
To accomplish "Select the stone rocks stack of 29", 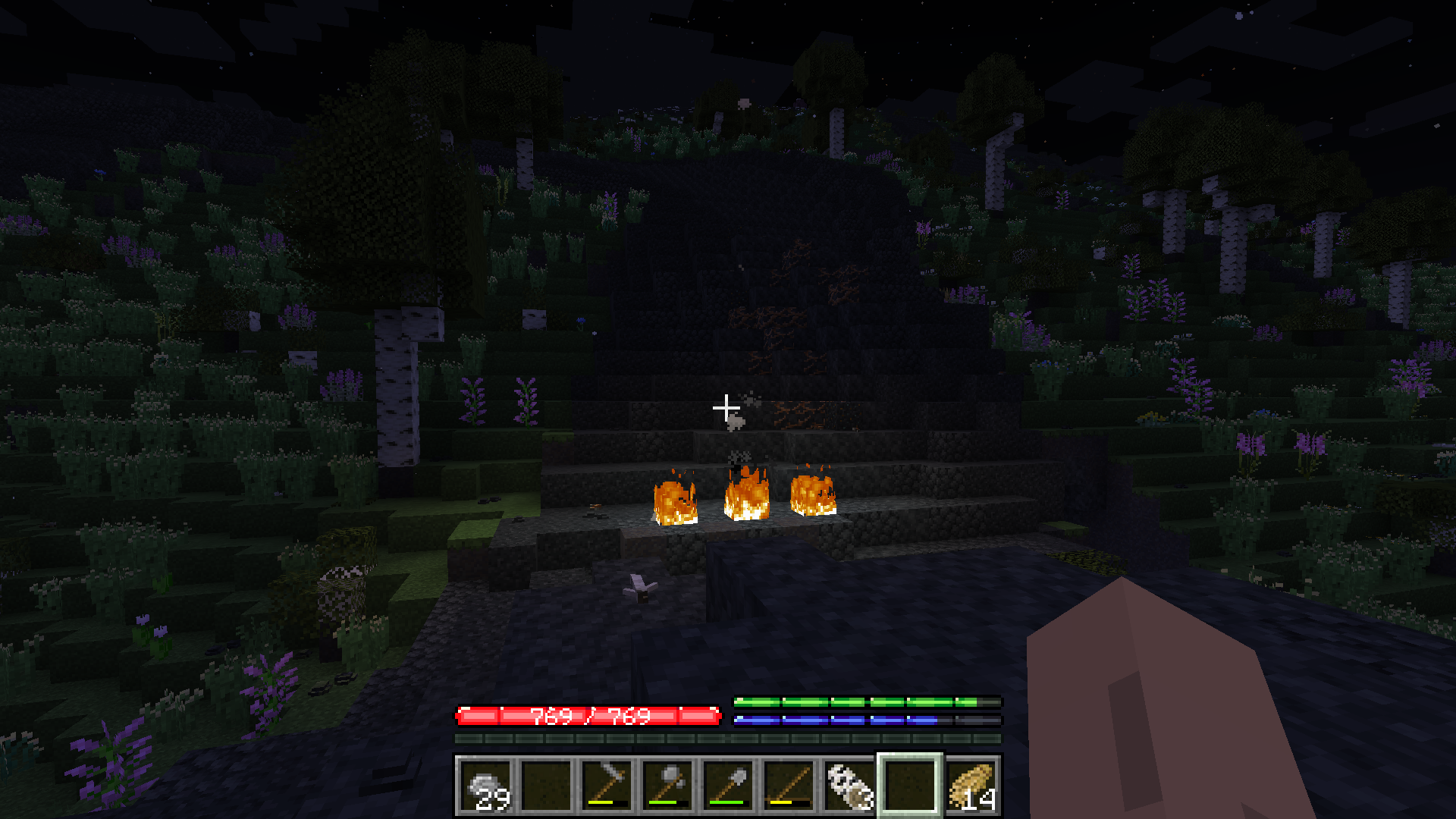I will pos(485,786).
